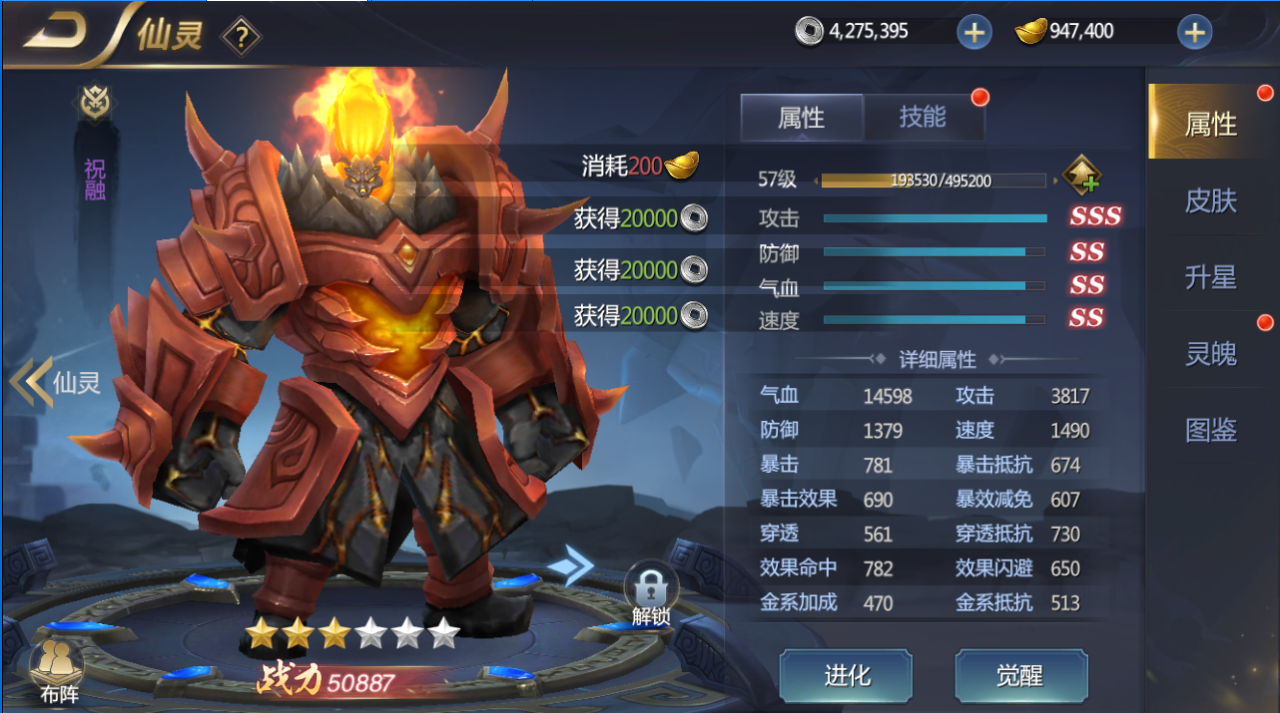Add more silver coins with plus button
Viewport: 1280px width, 713px height.
pos(974,32)
